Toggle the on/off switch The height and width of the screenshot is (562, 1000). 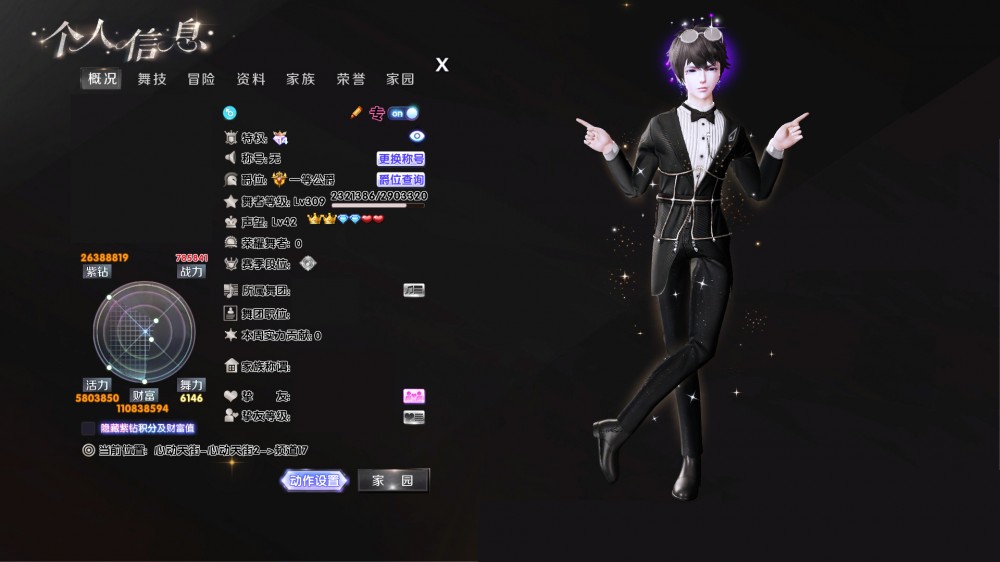404,113
